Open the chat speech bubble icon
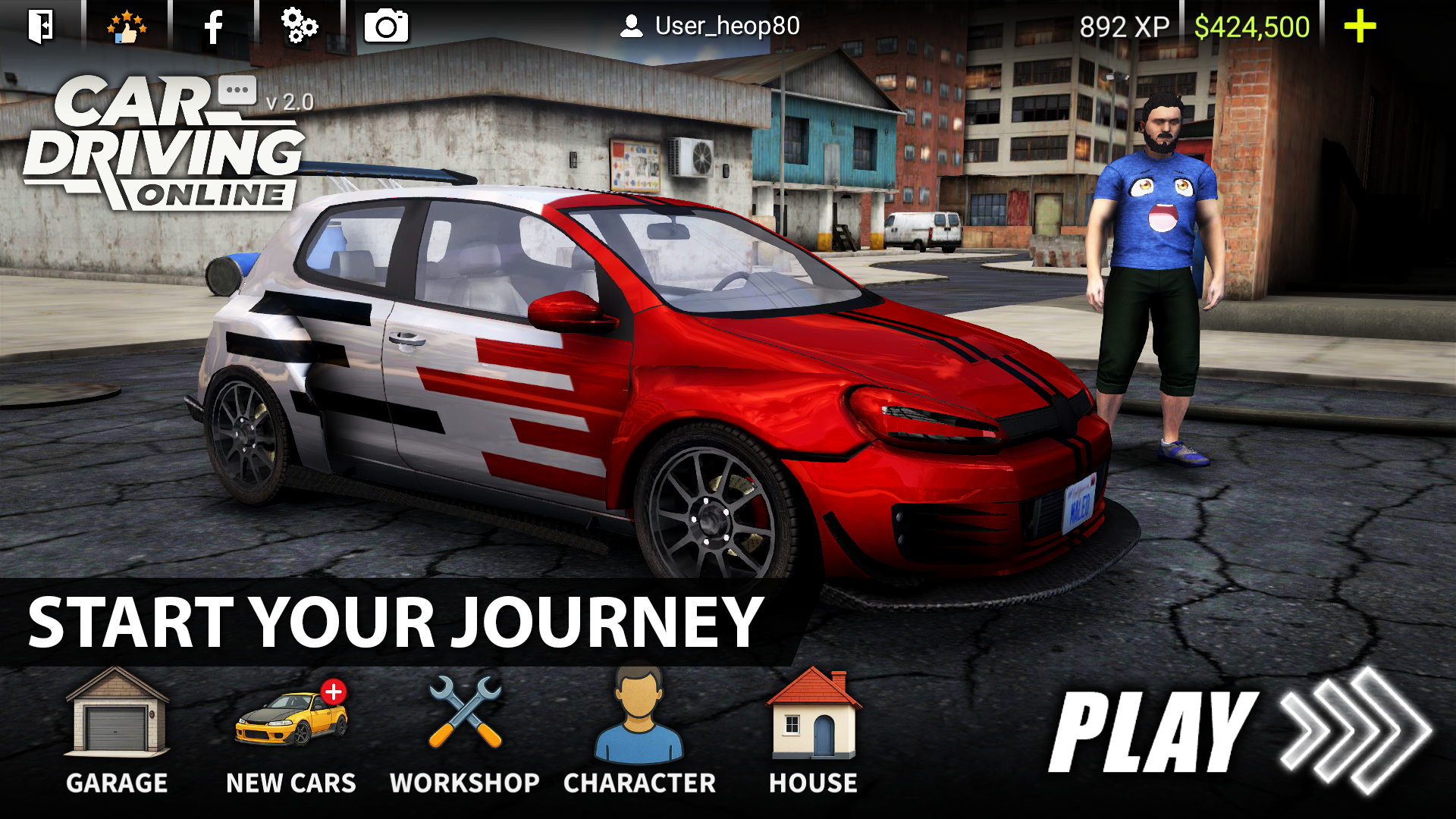Image resolution: width=1456 pixels, height=819 pixels. coord(237,90)
